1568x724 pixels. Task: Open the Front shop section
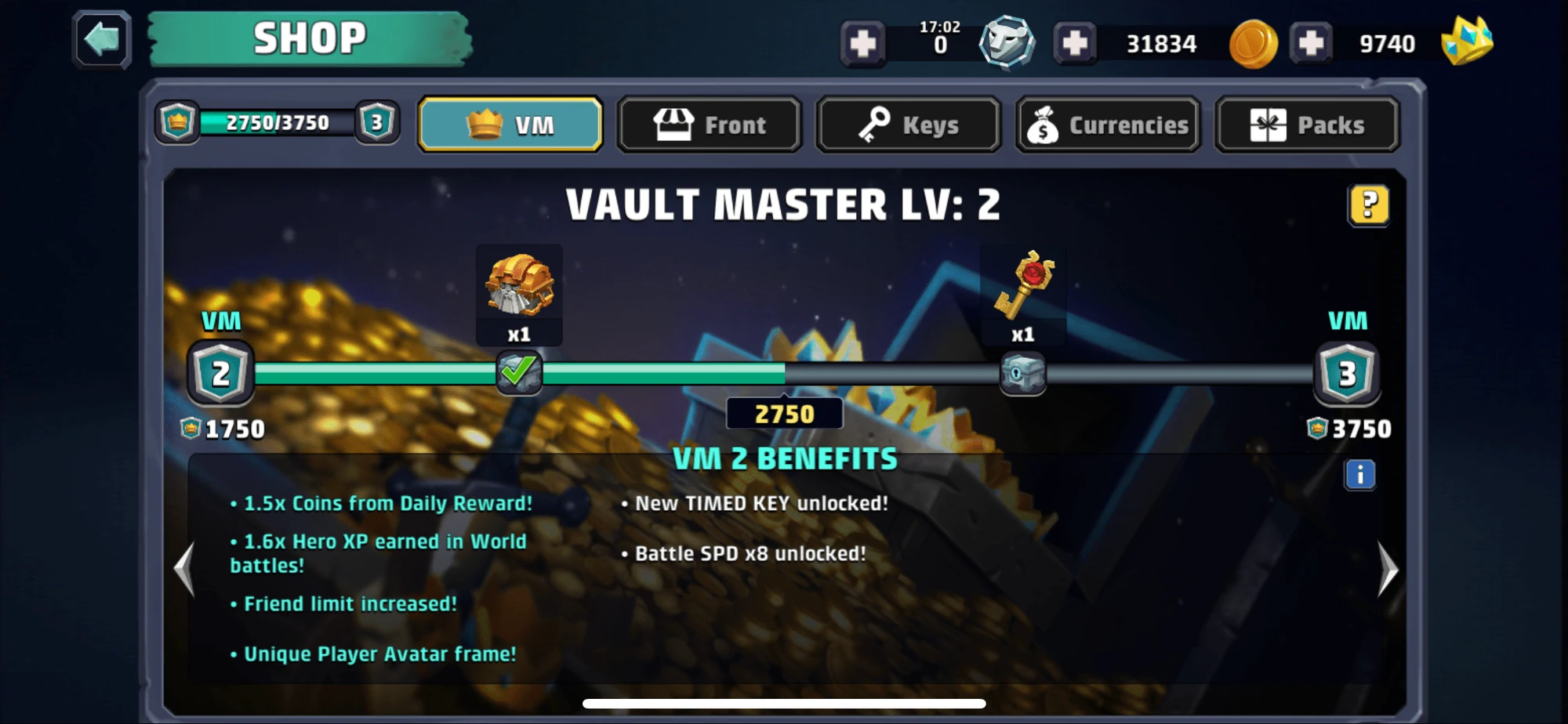pos(709,124)
